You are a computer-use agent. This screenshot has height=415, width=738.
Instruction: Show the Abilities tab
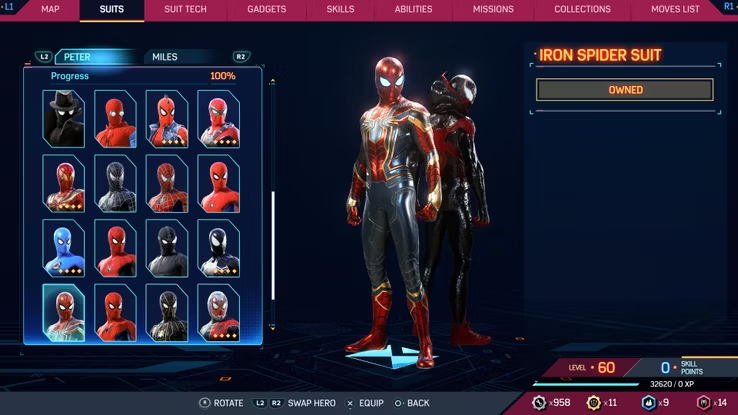tap(413, 9)
